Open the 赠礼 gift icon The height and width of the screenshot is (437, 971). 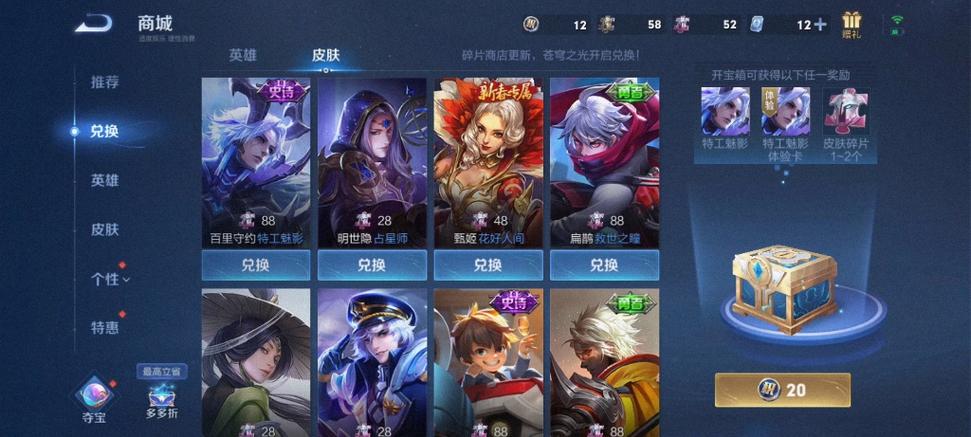point(852,24)
